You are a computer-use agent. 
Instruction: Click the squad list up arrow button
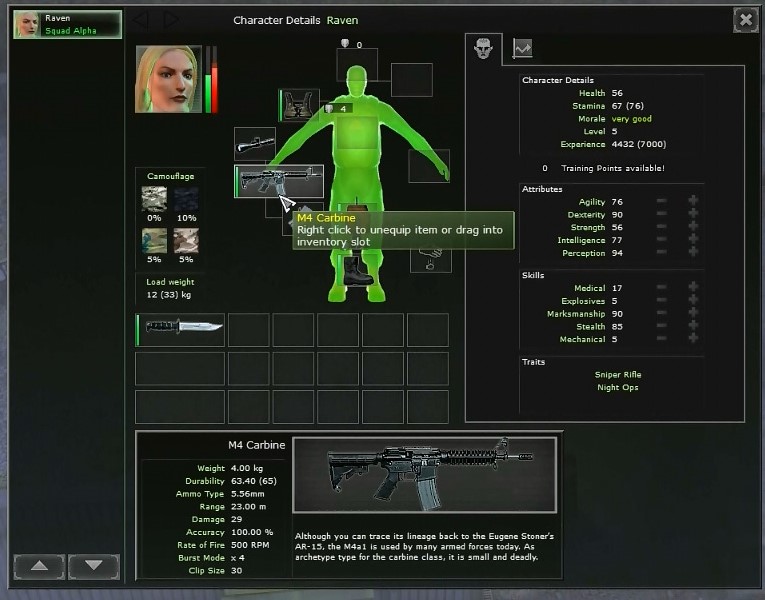(x=39, y=566)
